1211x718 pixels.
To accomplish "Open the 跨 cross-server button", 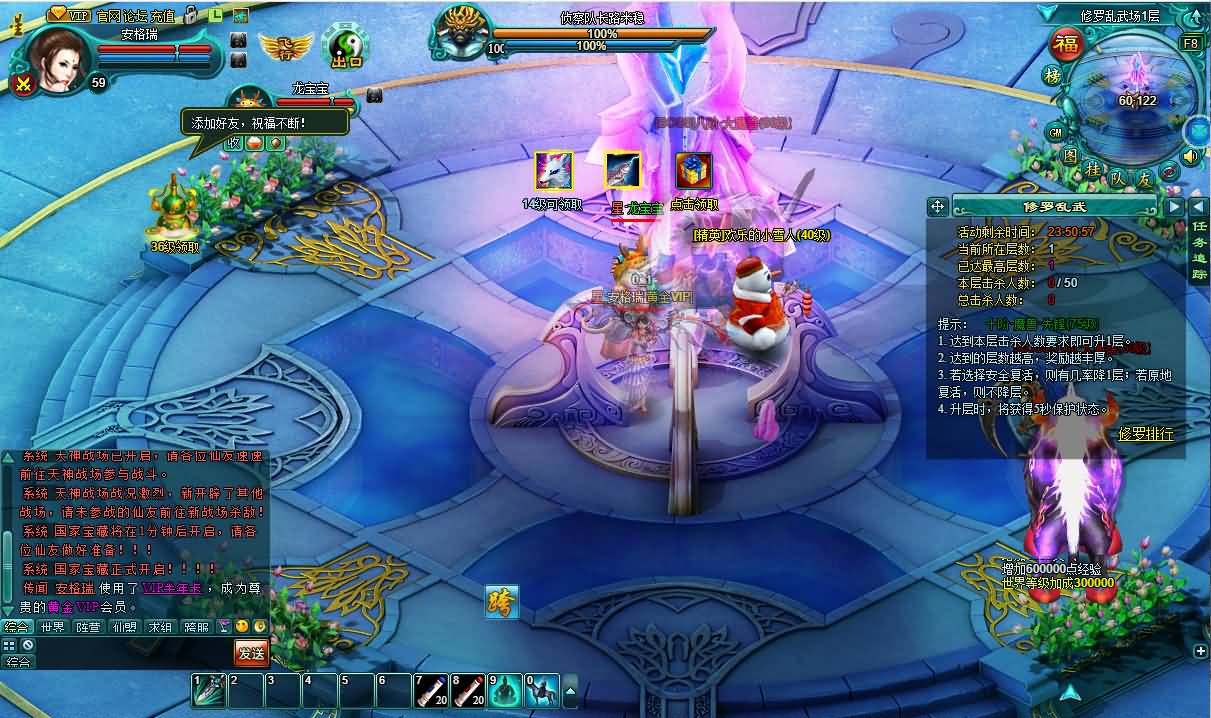I will point(502,601).
